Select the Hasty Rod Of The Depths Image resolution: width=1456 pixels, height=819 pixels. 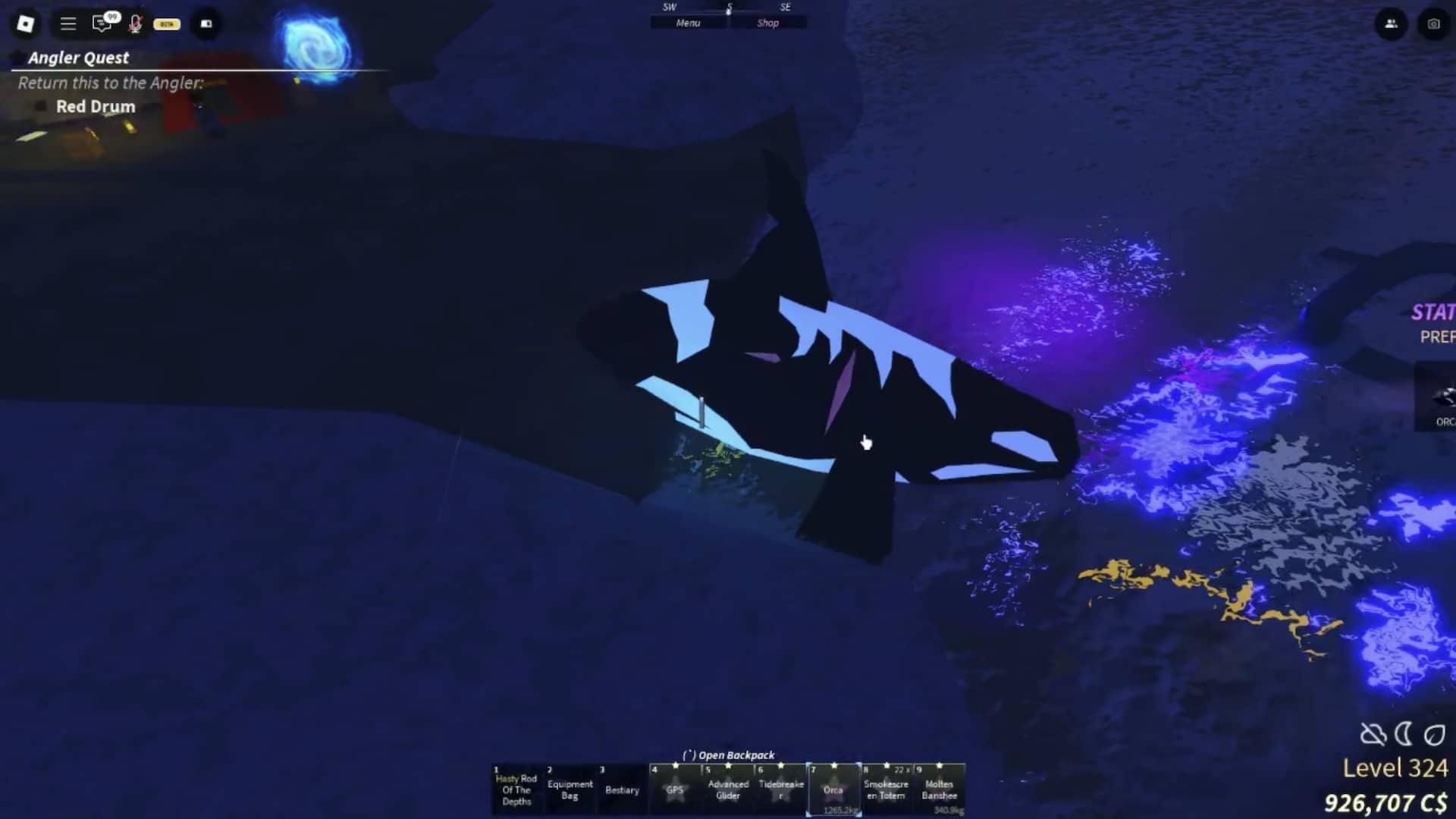(517, 789)
